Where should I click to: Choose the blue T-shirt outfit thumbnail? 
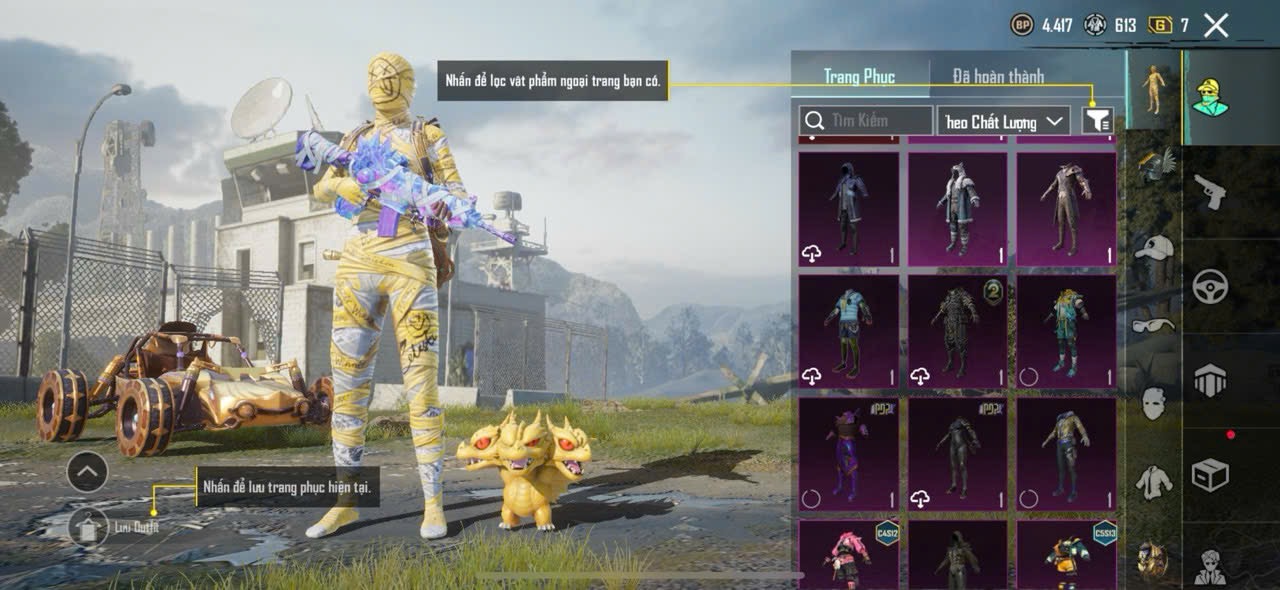click(x=848, y=331)
